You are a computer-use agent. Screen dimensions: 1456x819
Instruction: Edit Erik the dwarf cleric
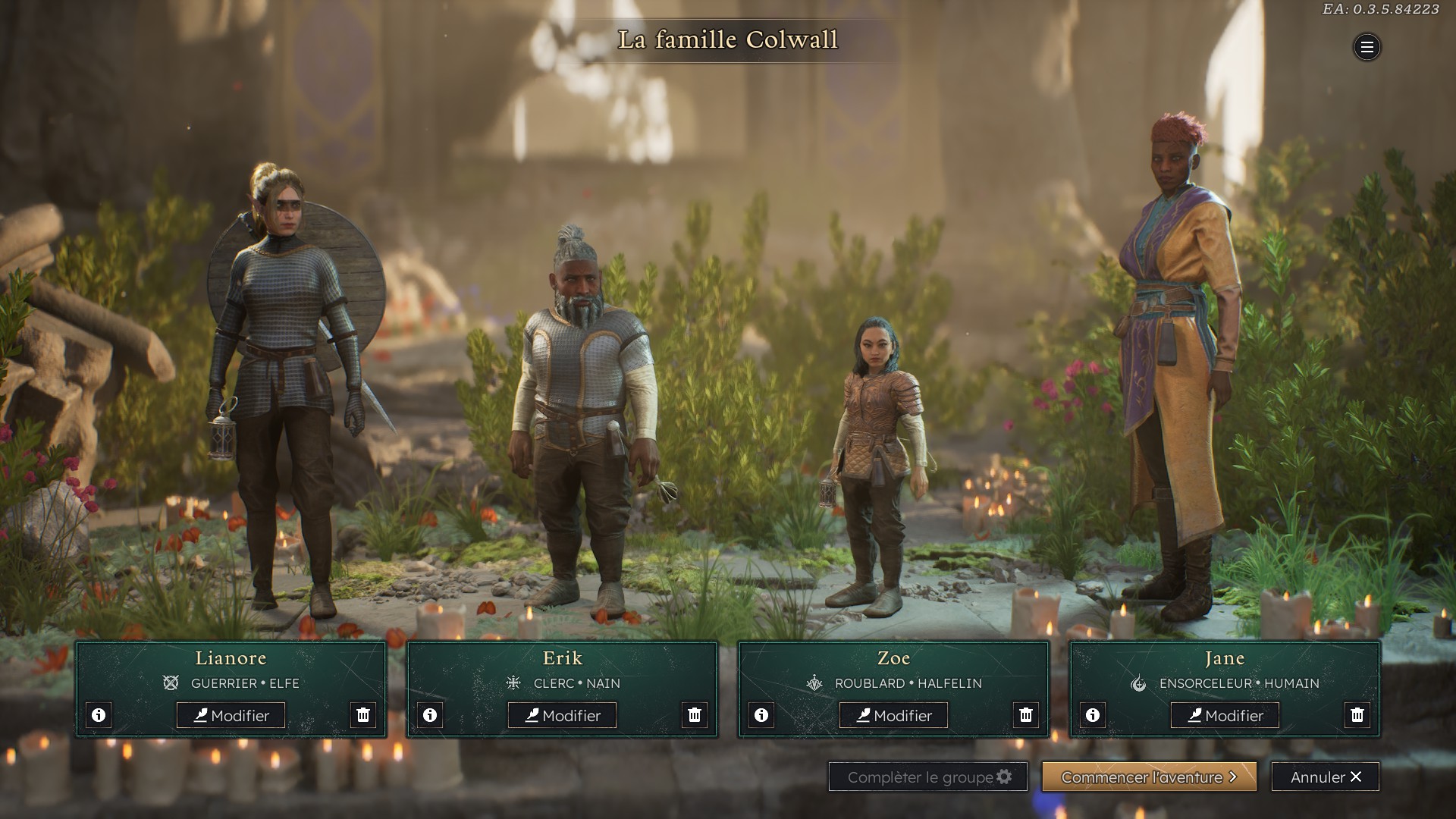click(x=562, y=715)
